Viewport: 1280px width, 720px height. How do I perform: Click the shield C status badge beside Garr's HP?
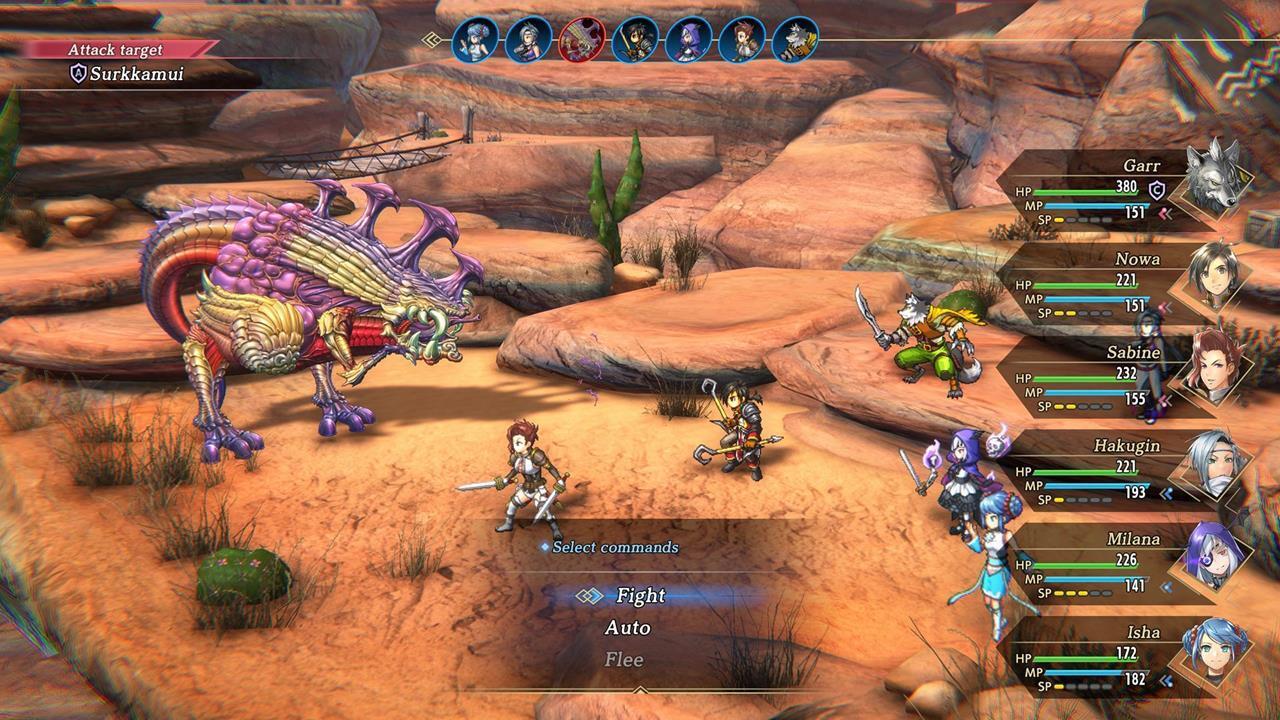1157,190
